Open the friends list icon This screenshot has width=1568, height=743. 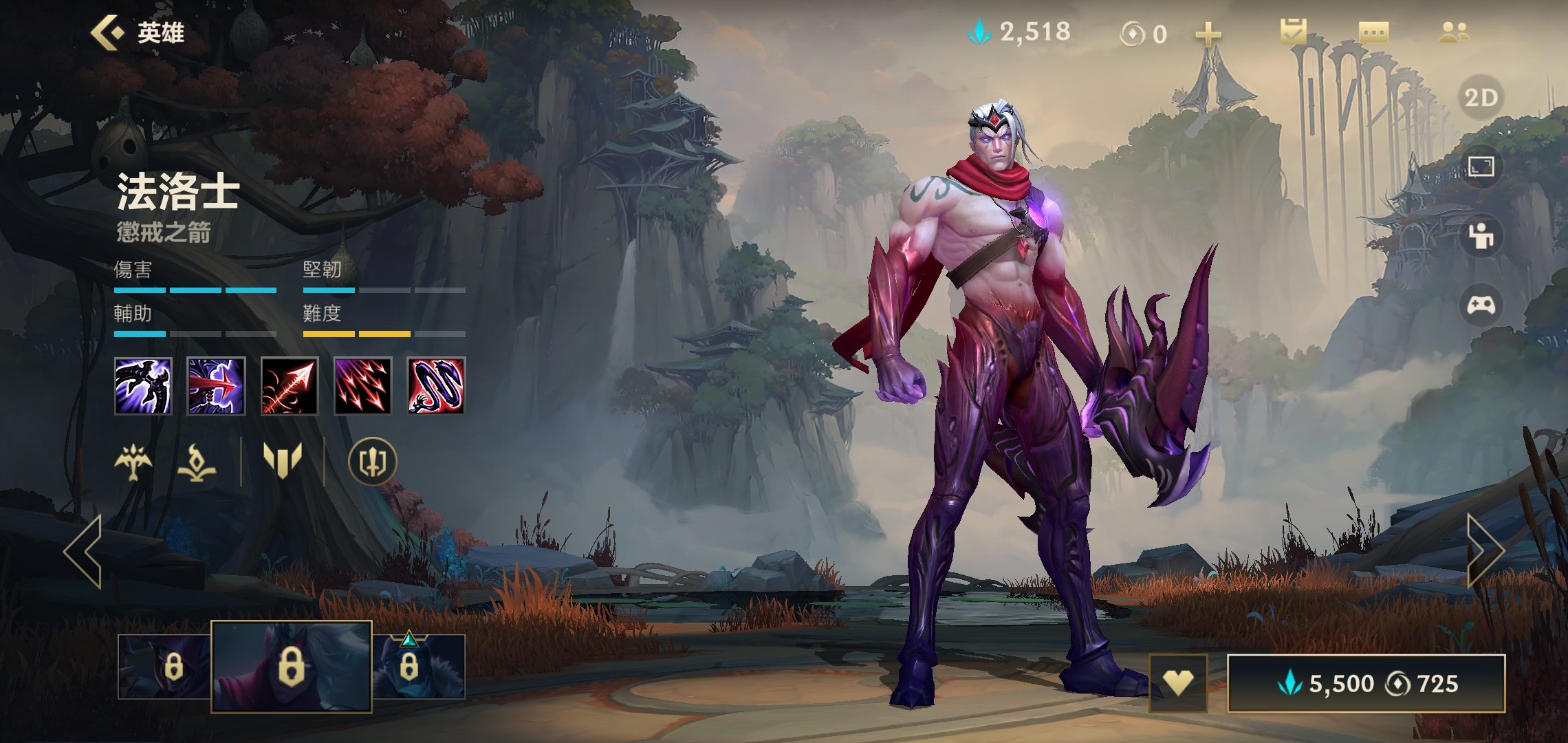(1454, 32)
